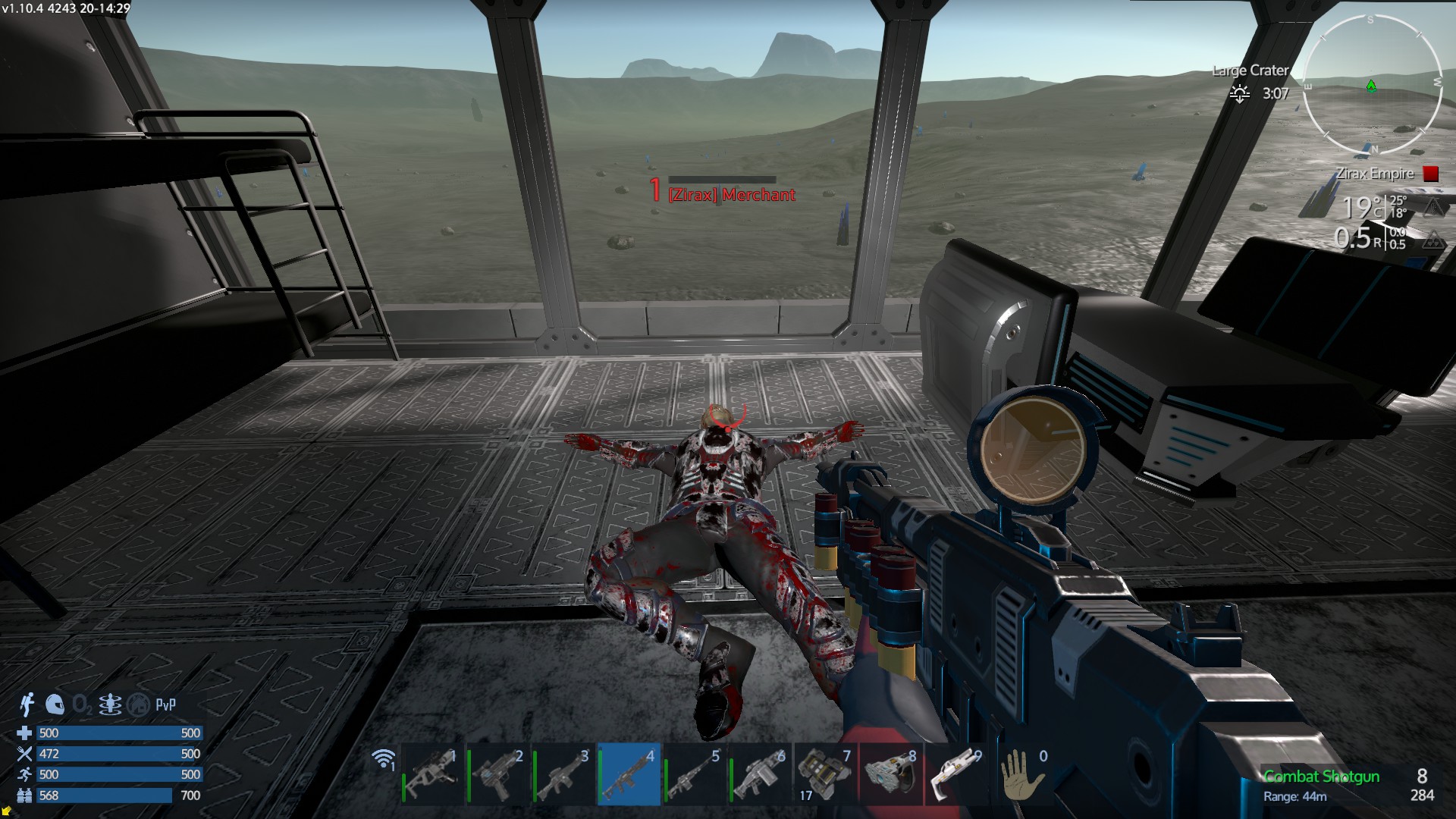
Task: Select the weapon in hotbar slot 1
Action: (x=433, y=775)
